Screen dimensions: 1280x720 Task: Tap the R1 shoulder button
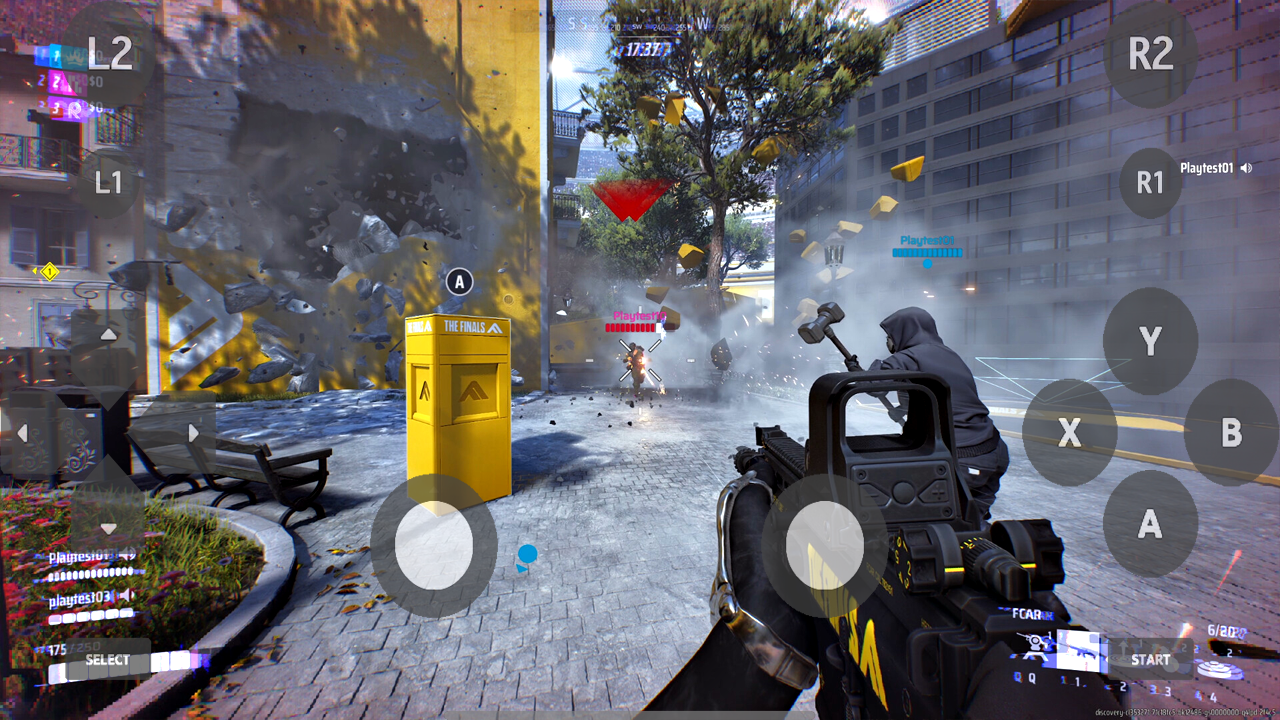1150,182
